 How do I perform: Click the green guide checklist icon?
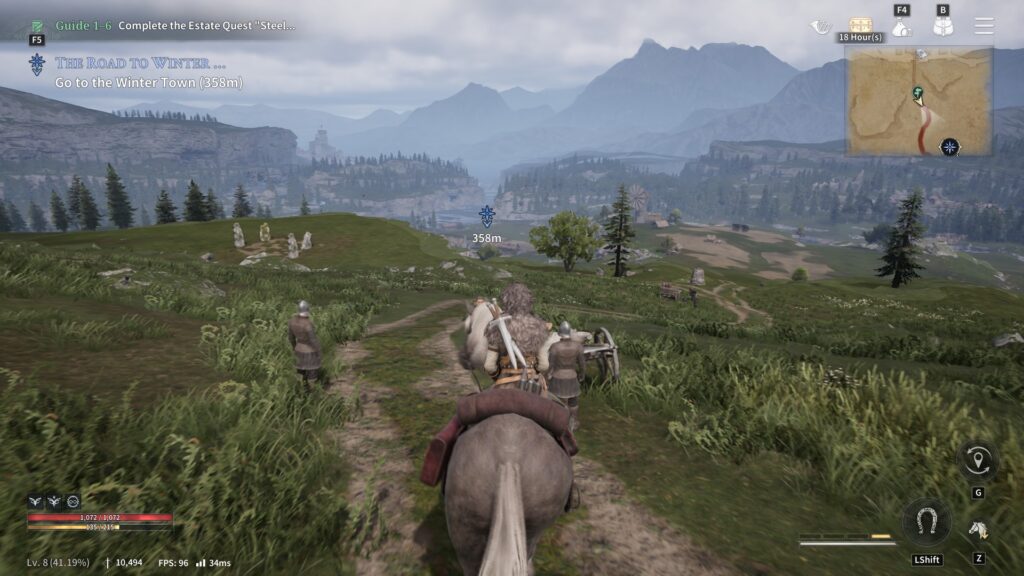click(37, 25)
